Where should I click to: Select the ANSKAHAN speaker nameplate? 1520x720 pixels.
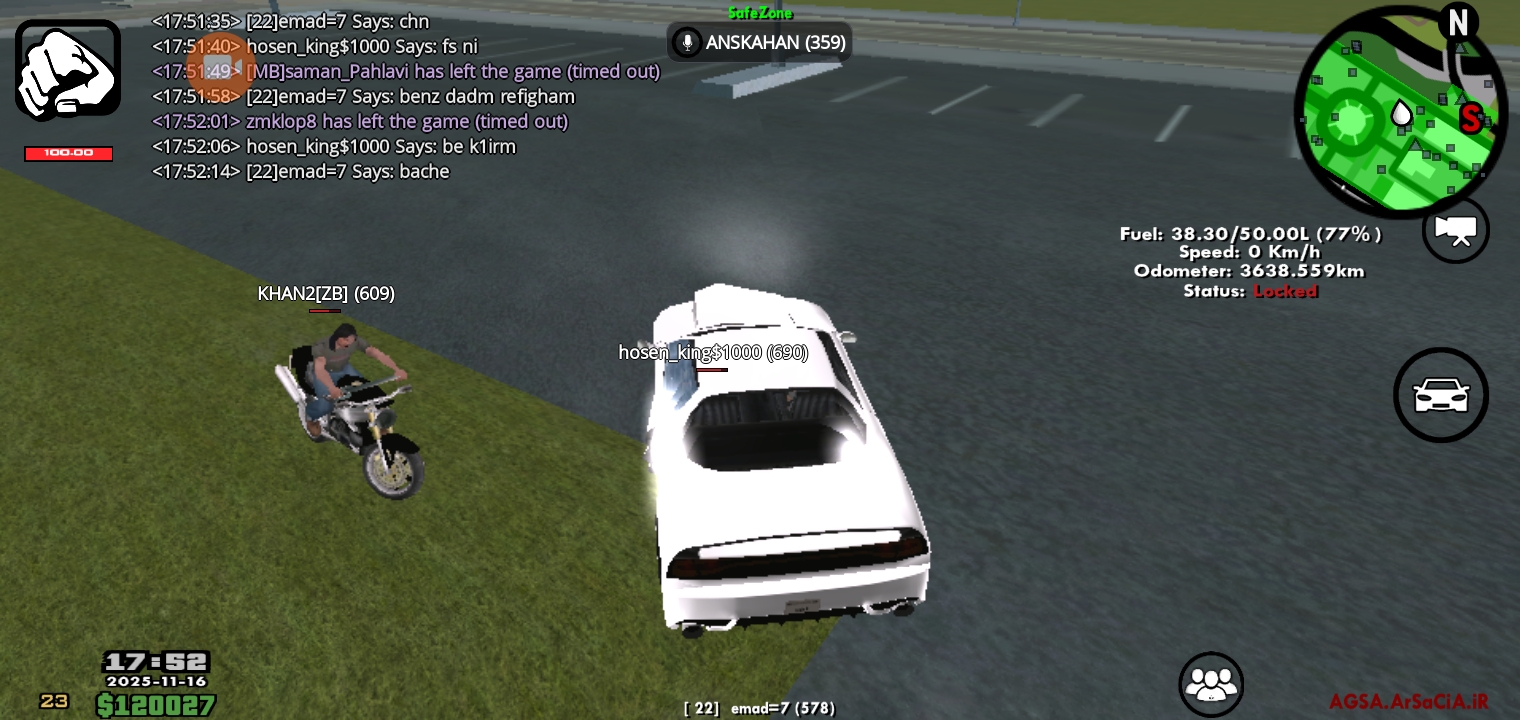pyautogui.click(x=775, y=42)
